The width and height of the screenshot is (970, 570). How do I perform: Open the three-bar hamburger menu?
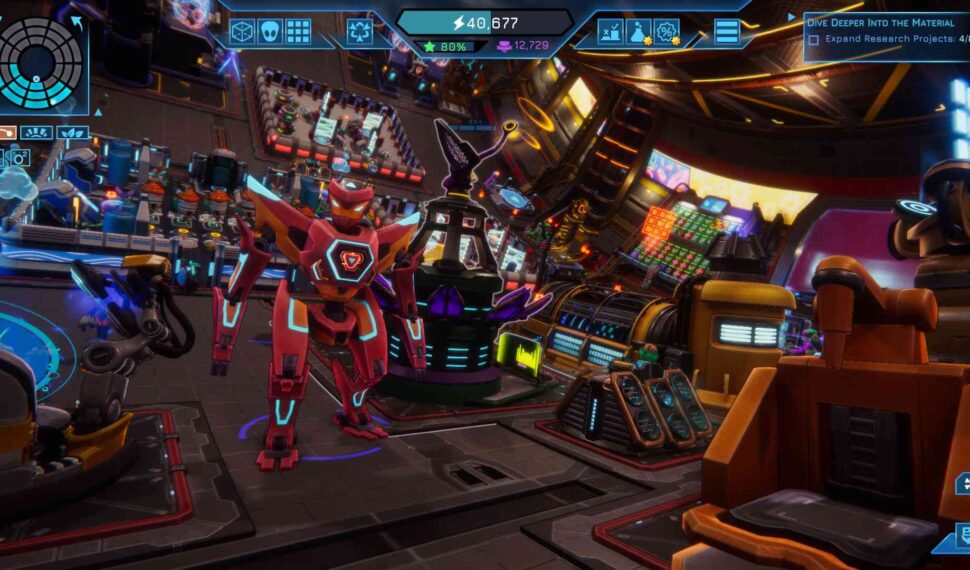coord(727,32)
